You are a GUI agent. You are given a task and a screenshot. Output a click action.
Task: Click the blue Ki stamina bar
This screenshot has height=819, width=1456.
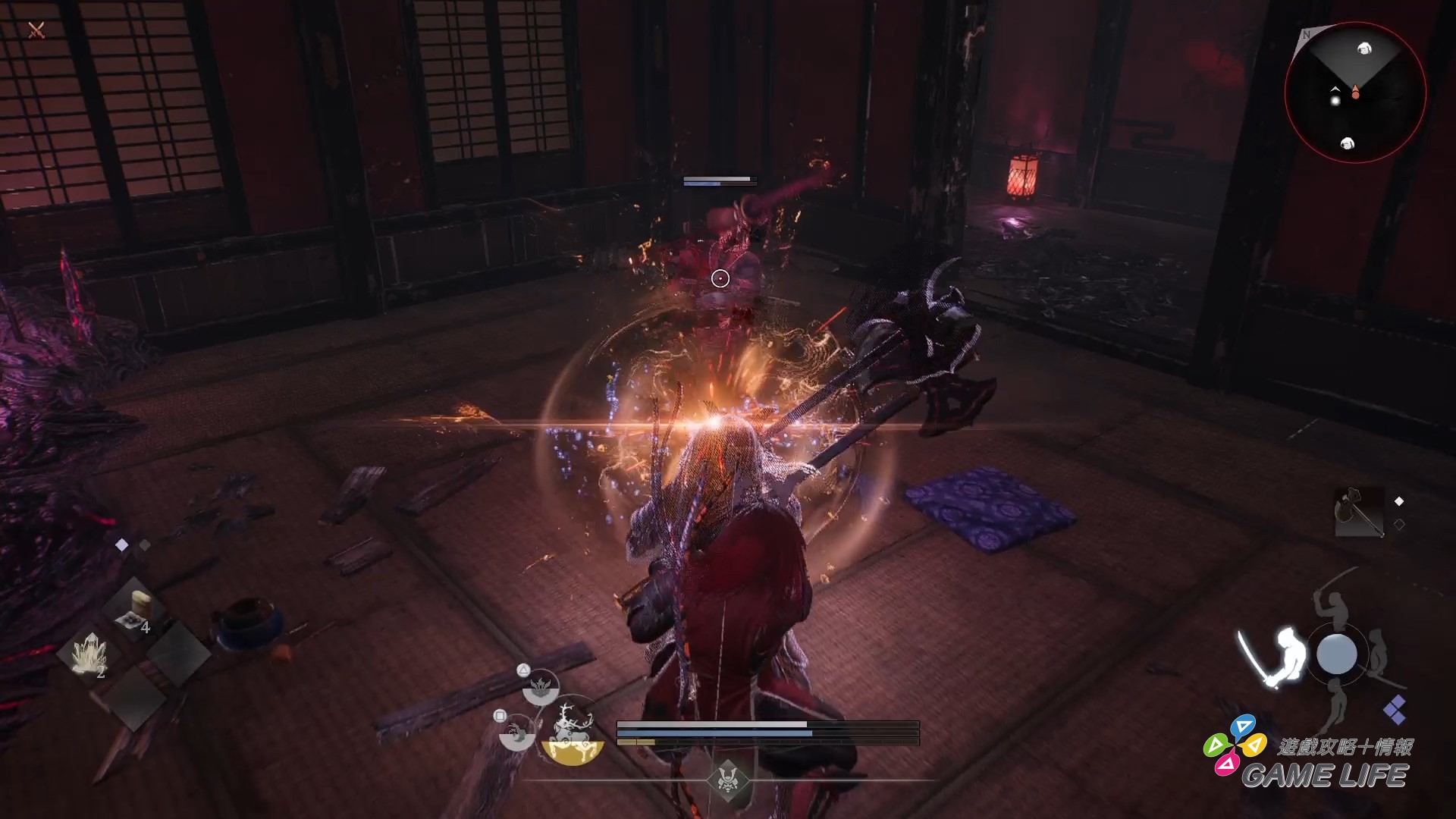click(x=714, y=733)
